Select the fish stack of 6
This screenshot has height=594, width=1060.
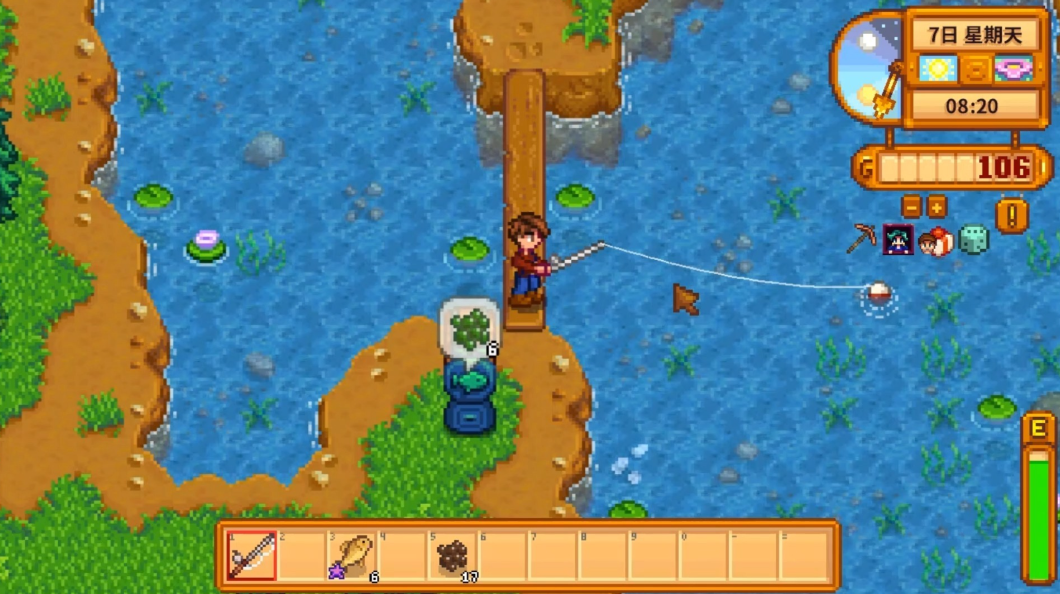(x=353, y=556)
